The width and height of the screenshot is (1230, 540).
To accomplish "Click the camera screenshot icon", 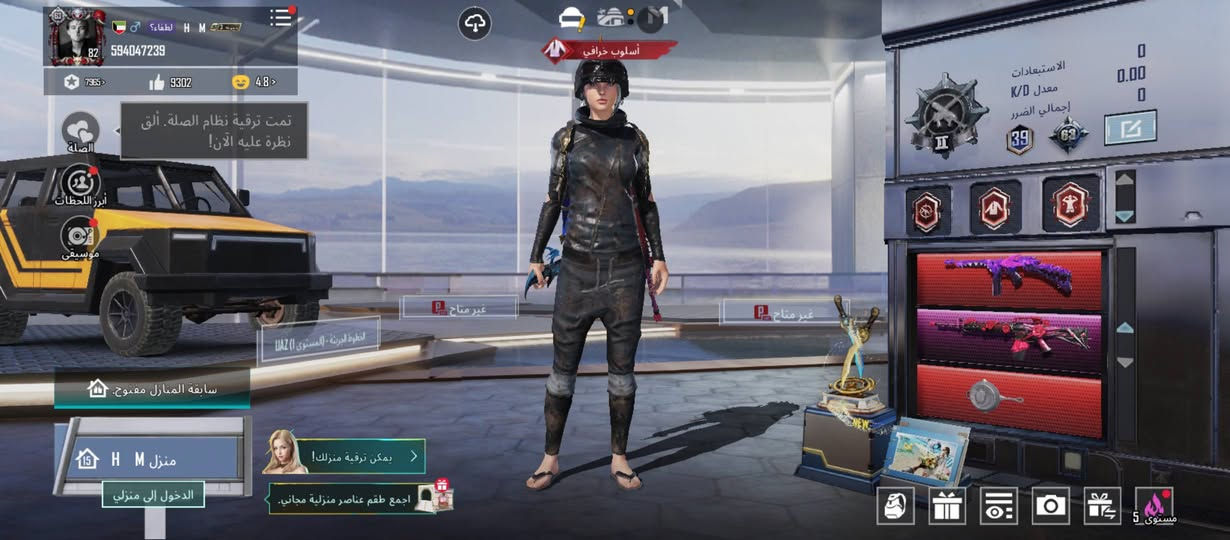I will [x=1050, y=505].
